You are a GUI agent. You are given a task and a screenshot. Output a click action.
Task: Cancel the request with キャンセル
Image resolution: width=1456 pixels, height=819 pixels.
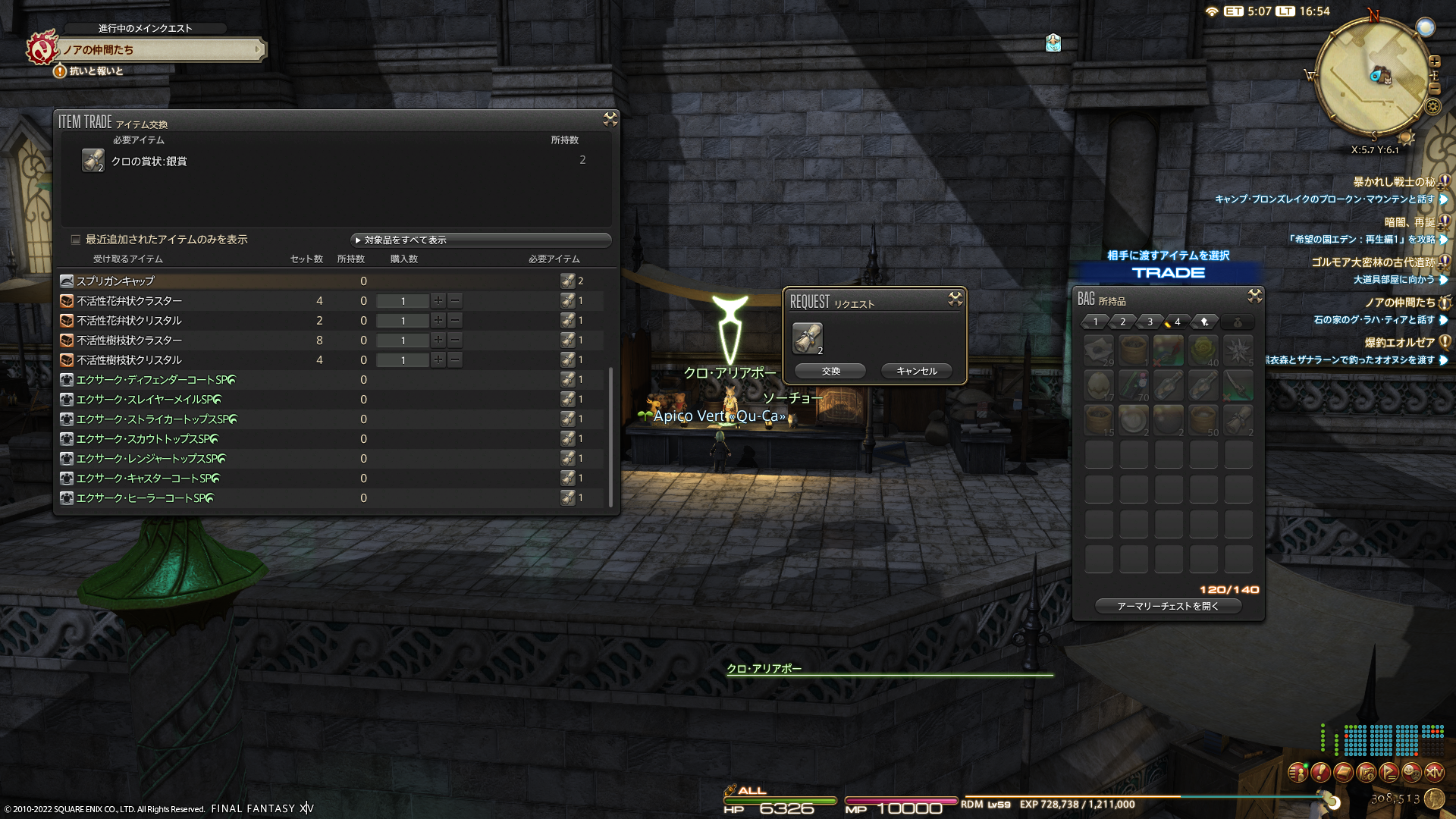coord(916,371)
